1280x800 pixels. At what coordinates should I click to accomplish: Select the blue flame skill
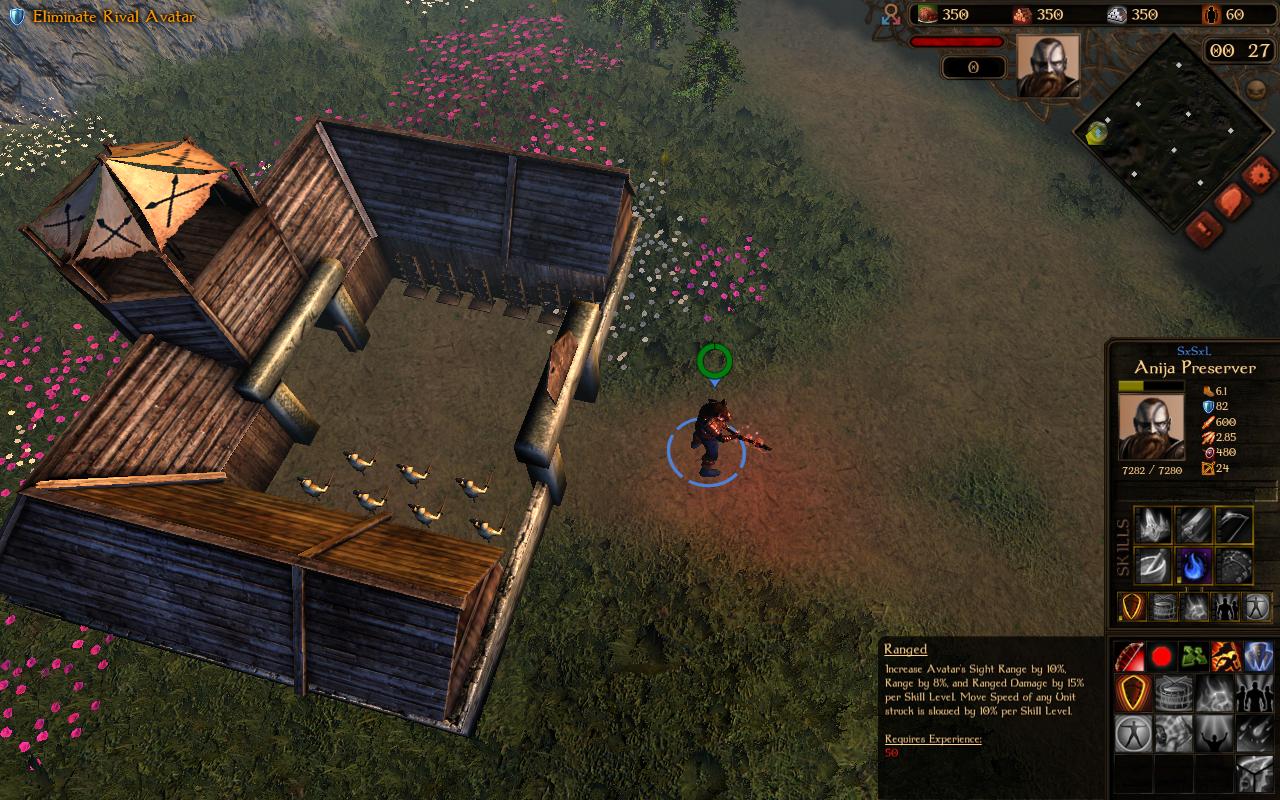point(1194,565)
